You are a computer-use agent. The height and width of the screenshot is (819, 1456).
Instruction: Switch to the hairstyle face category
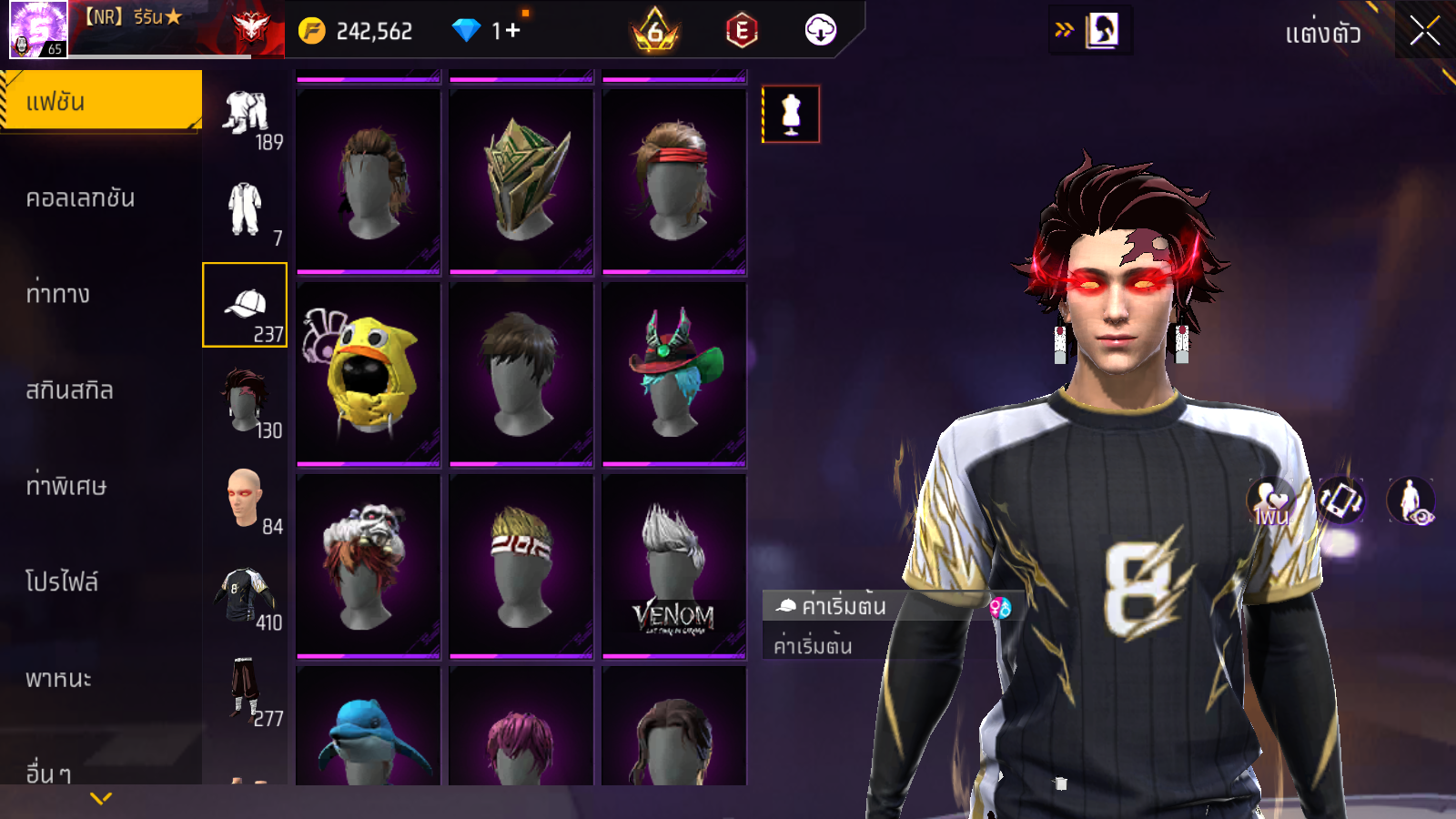pyautogui.click(x=245, y=401)
